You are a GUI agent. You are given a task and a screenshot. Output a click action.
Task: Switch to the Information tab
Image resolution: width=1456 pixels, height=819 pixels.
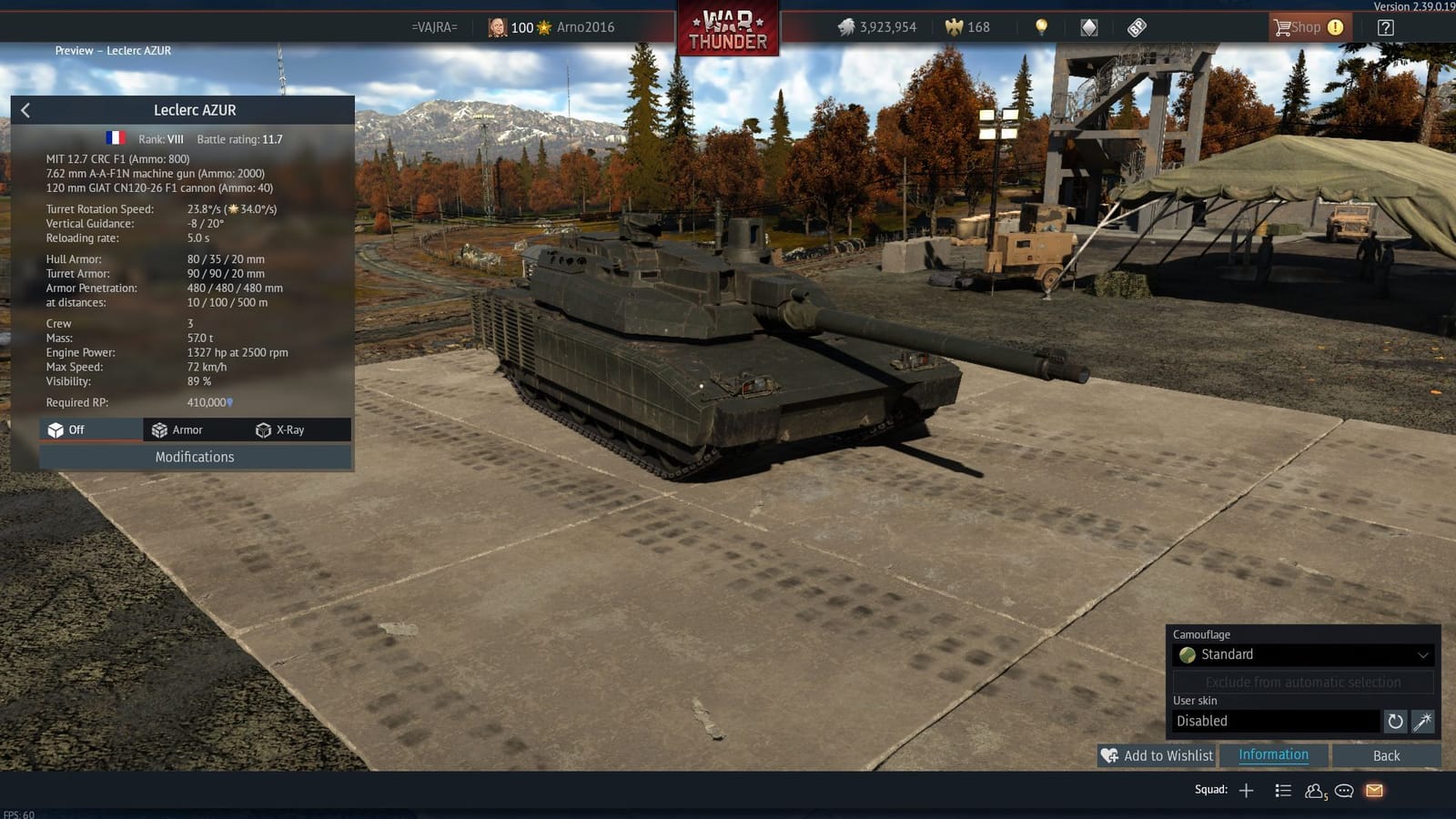(1272, 754)
